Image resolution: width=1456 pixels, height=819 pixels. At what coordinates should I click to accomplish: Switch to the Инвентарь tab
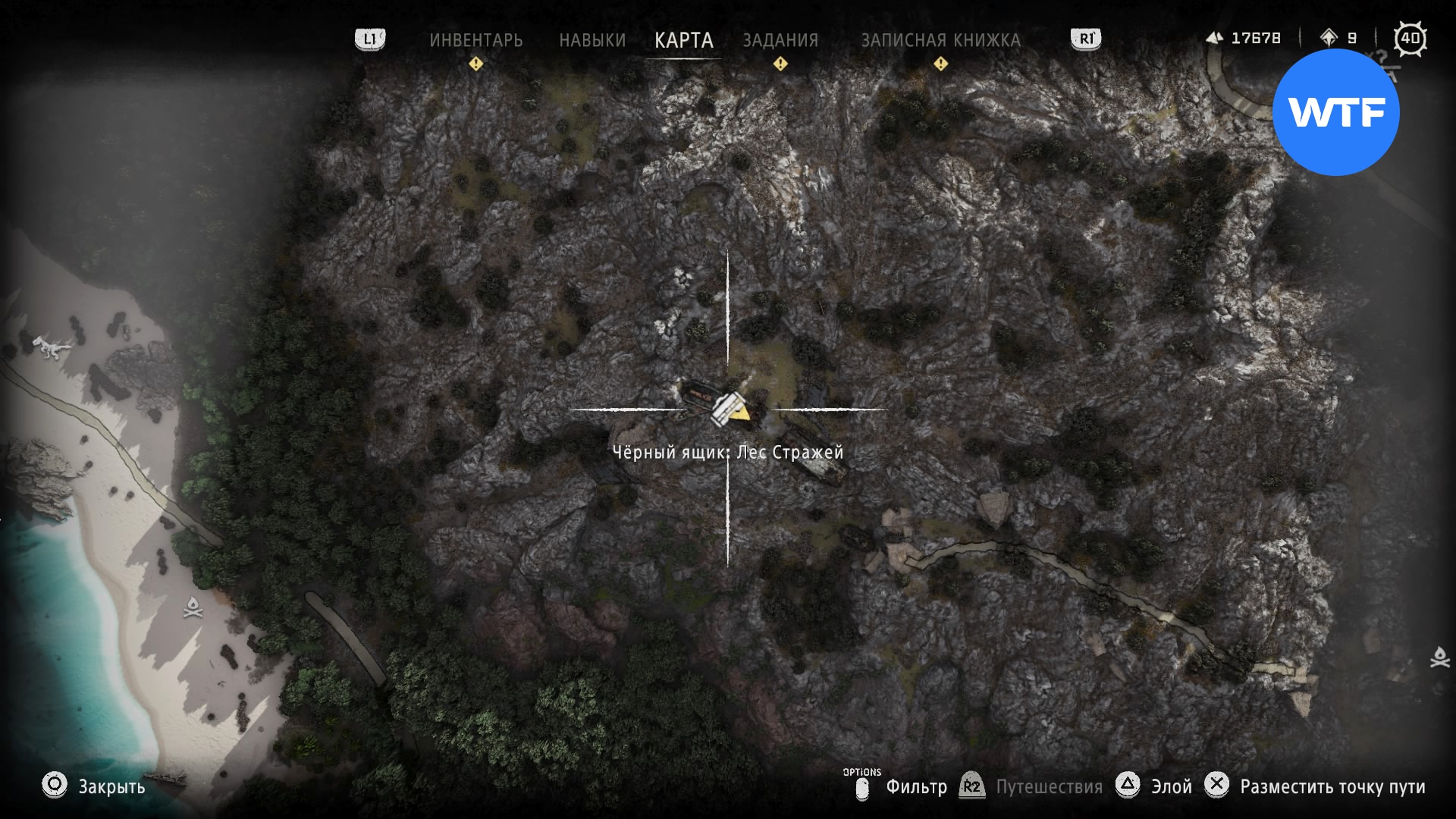tap(475, 40)
